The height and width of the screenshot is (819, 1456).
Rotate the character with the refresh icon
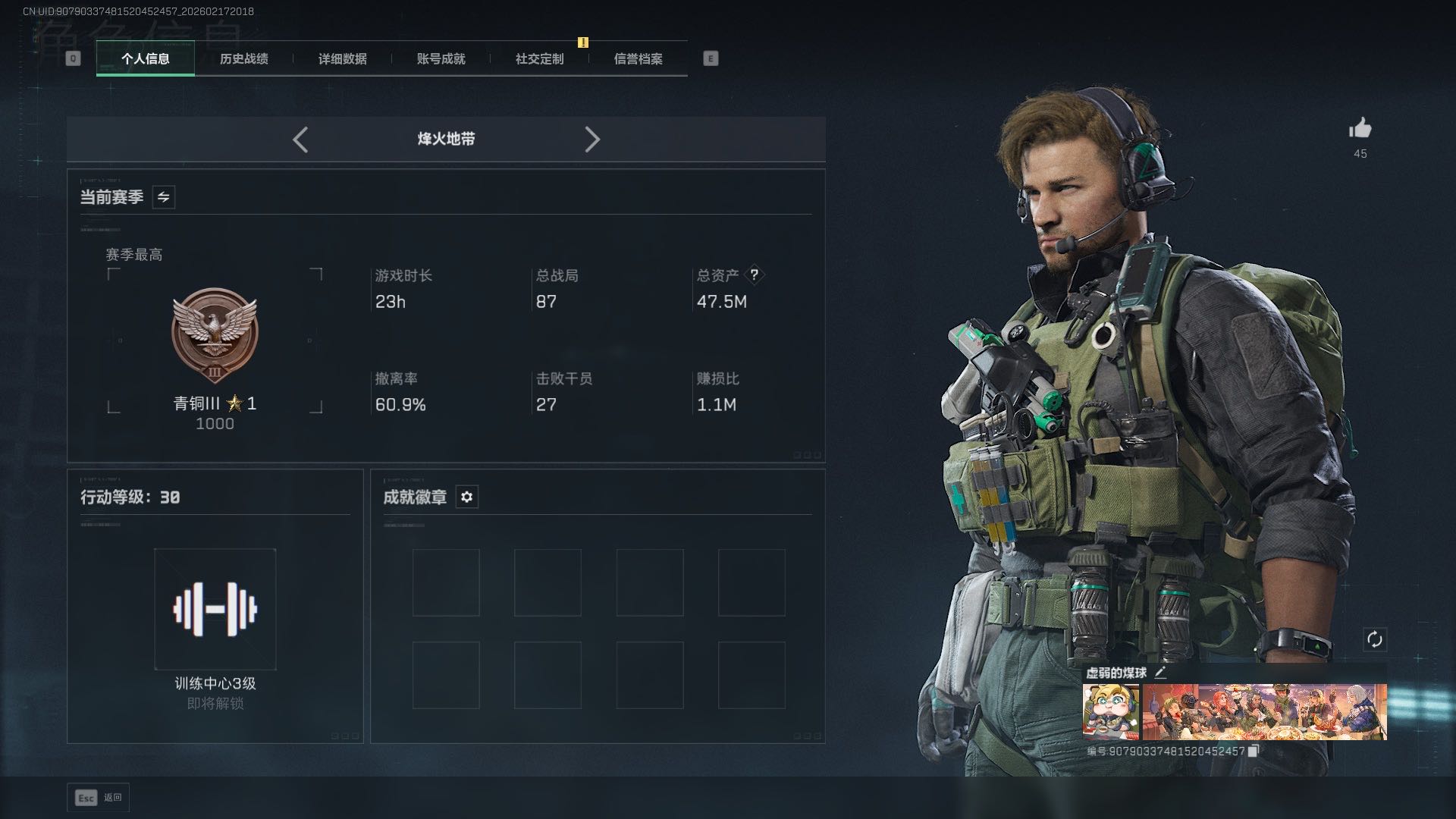1374,639
